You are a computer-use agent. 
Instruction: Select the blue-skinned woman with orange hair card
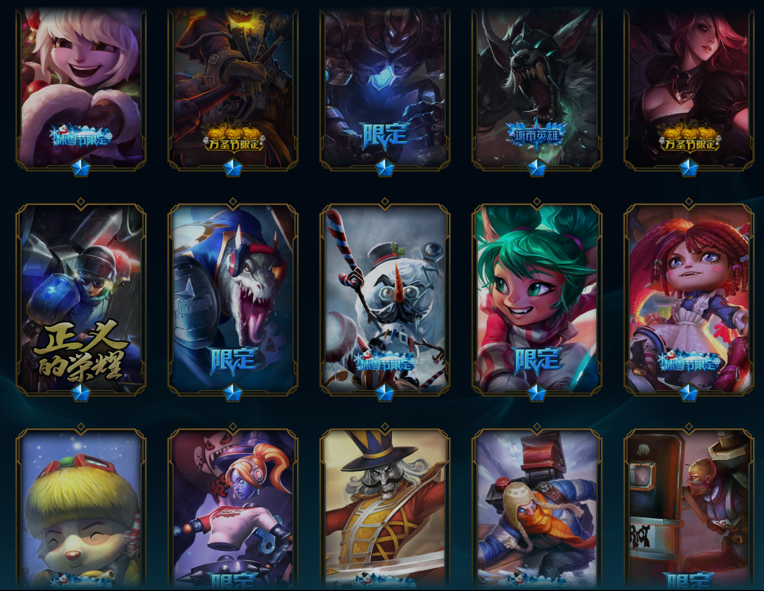(233, 510)
